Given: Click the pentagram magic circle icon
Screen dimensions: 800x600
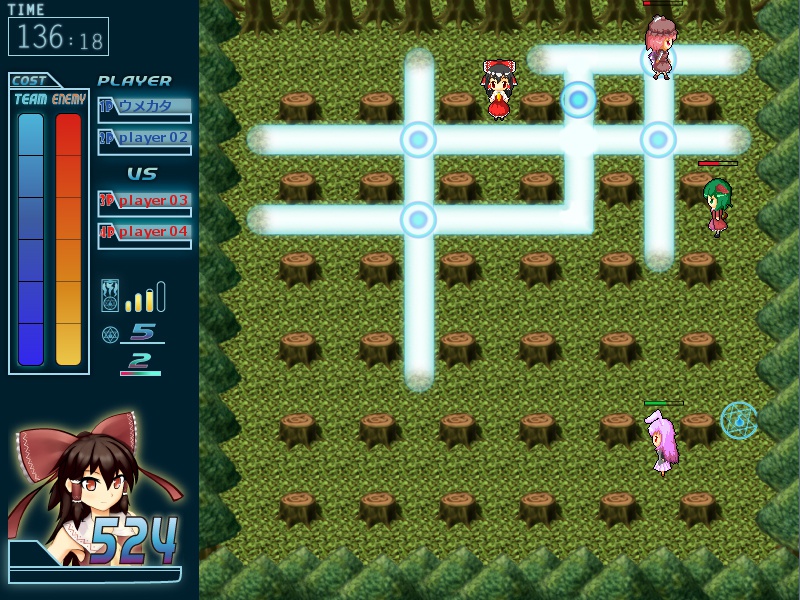Looking at the screenshot, I should (x=110, y=334).
